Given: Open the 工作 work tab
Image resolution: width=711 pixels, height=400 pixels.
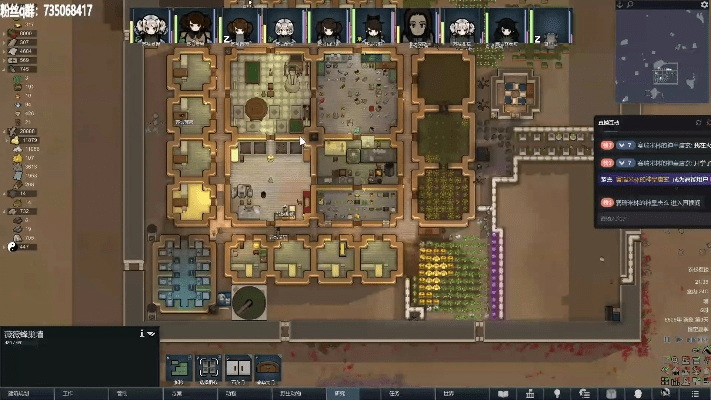Looking at the screenshot, I should click(x=68, y=393).
